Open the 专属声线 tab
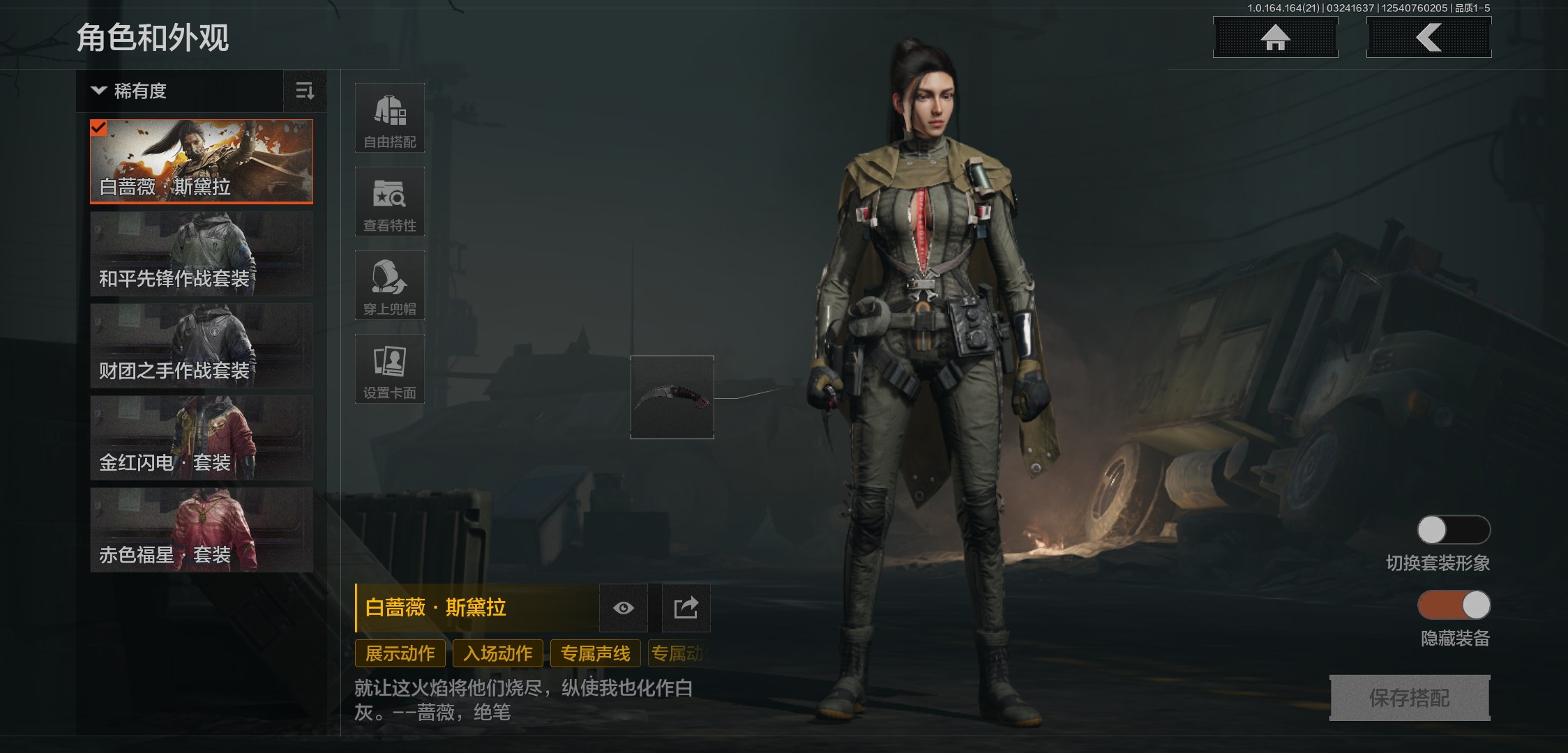The width and height of the screenshot is (1568, 753). click(597, 653)
